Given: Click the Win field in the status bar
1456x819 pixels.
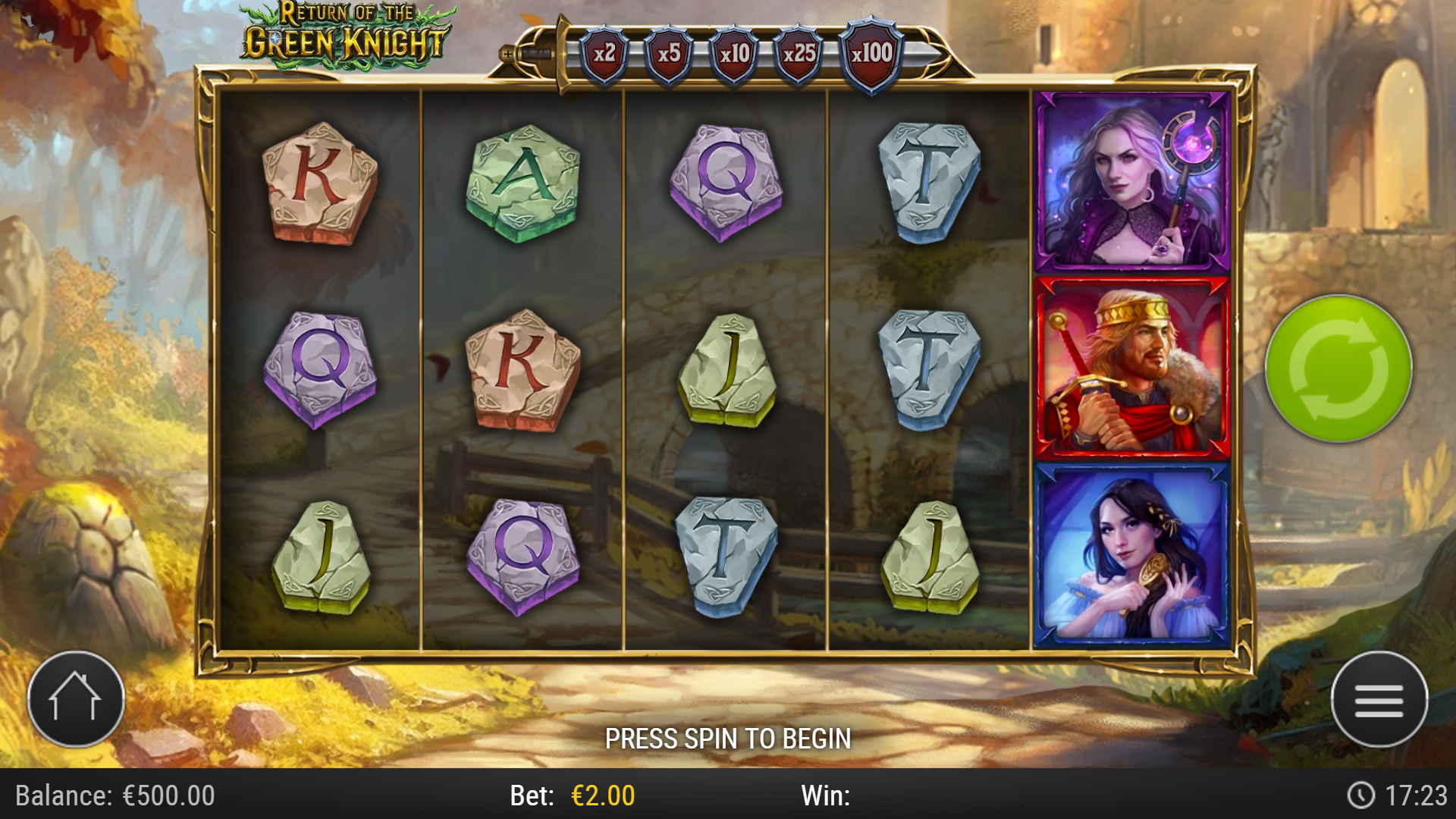Looking at the screenshot, I should click(x=827, y=794).
